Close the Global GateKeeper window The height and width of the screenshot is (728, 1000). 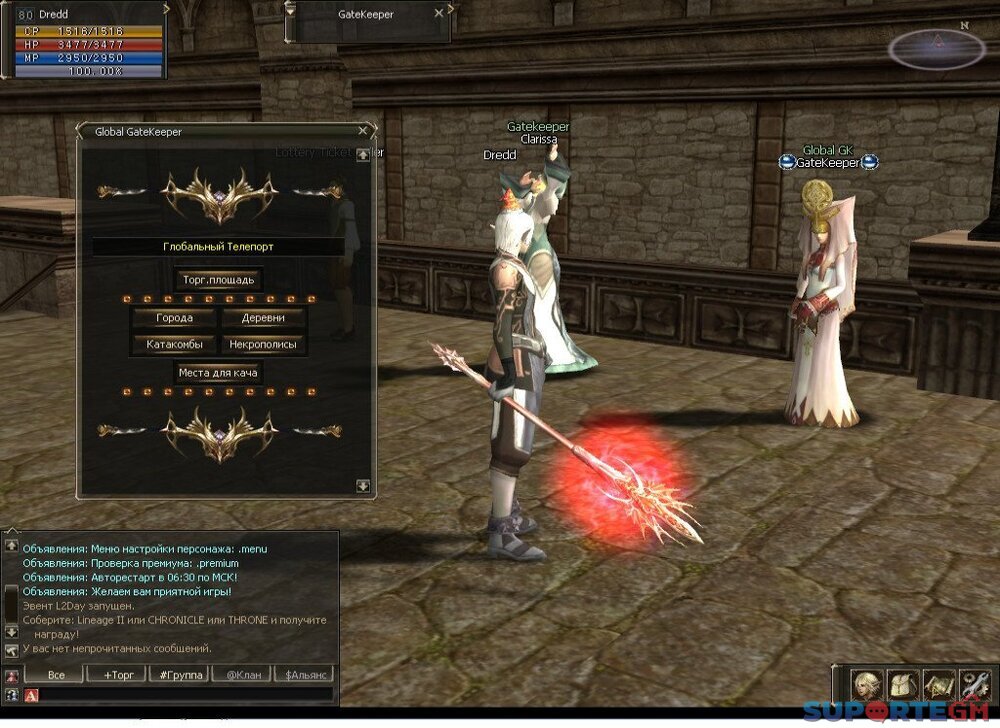click(363, 130)
